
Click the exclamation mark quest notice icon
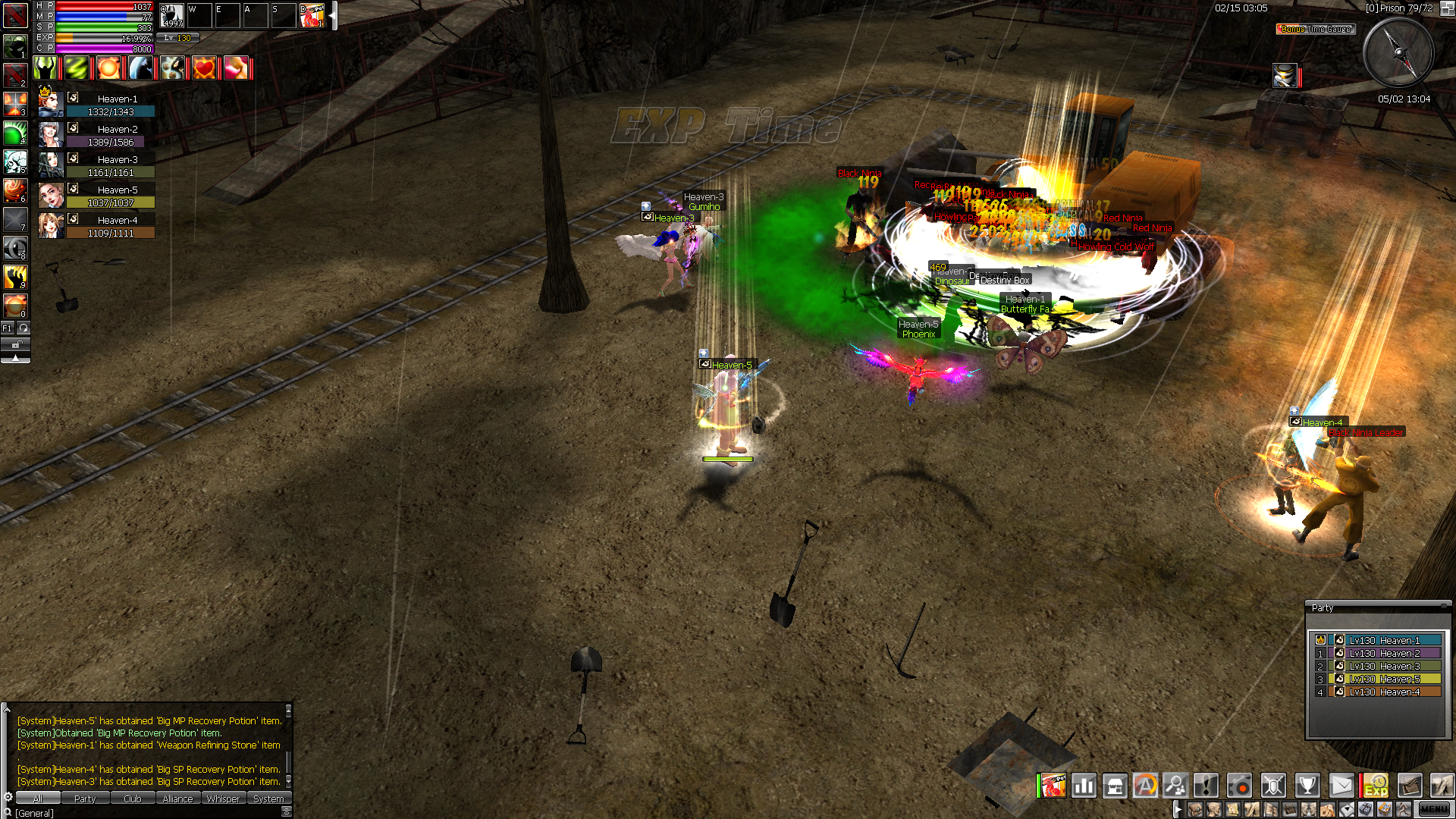tap(1206, 786)
